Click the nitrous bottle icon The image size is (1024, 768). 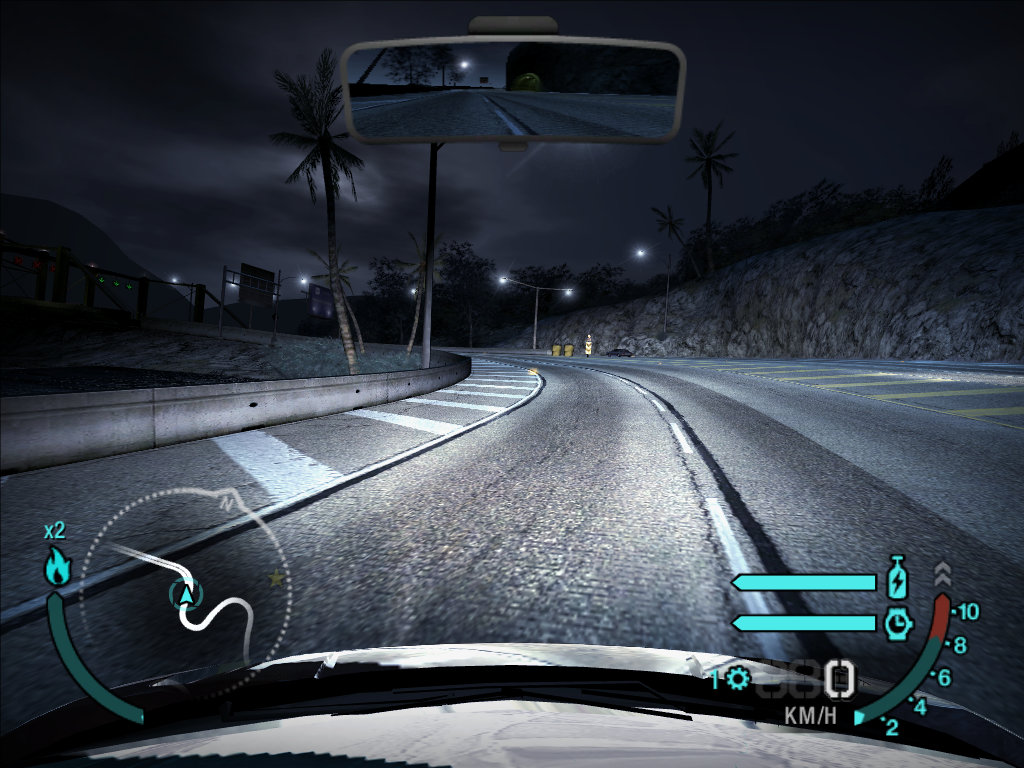click(898, 580)
